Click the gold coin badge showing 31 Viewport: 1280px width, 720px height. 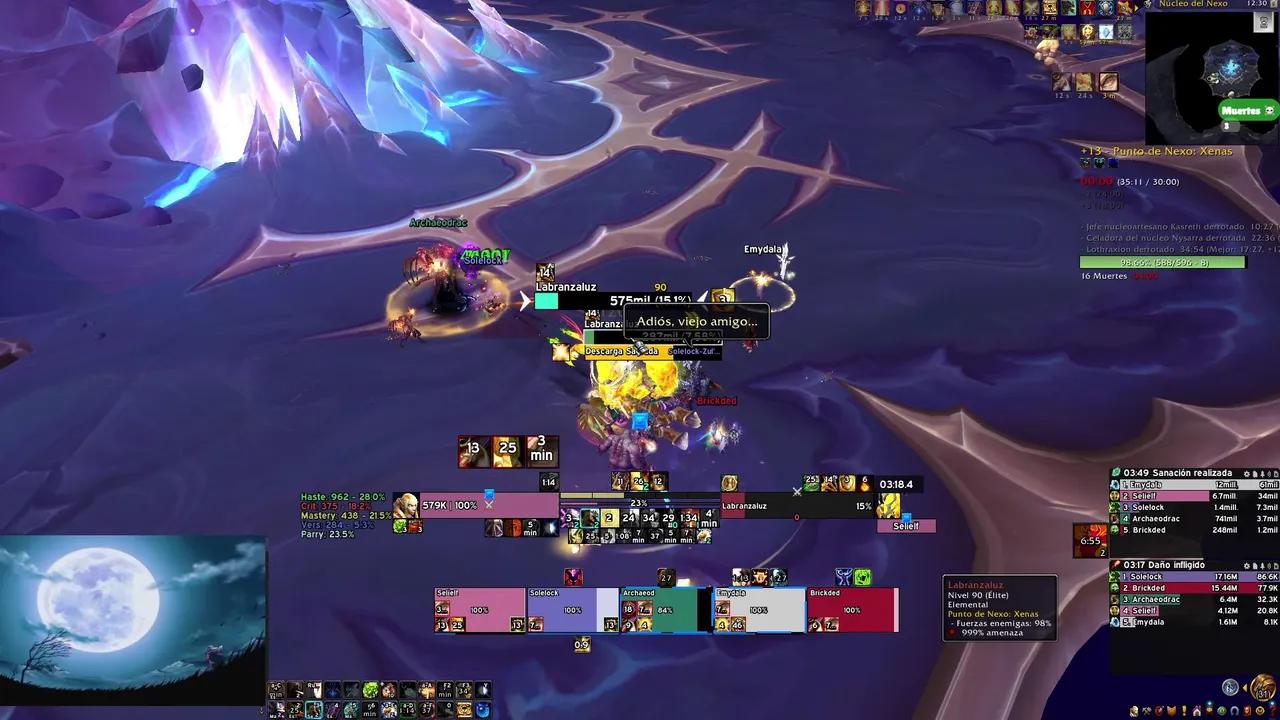[1263, 688]
